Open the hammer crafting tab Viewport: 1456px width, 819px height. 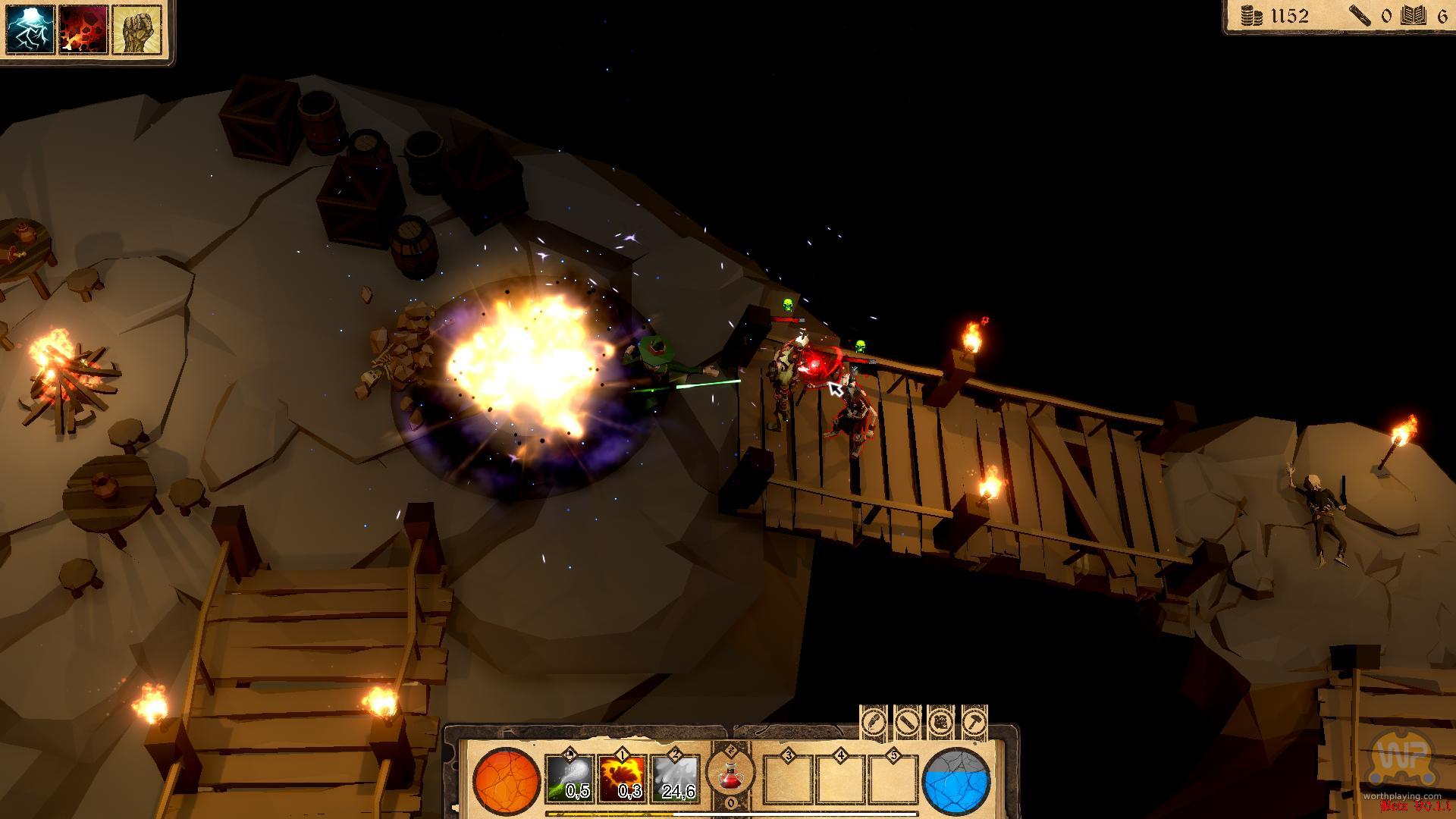tap(974, 721)
